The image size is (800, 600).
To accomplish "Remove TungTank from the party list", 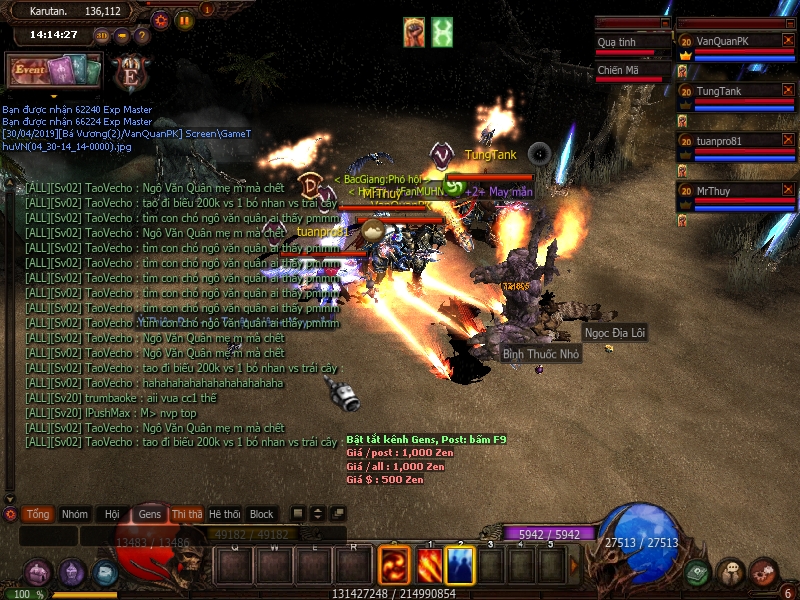I will [x=788, y=90].
